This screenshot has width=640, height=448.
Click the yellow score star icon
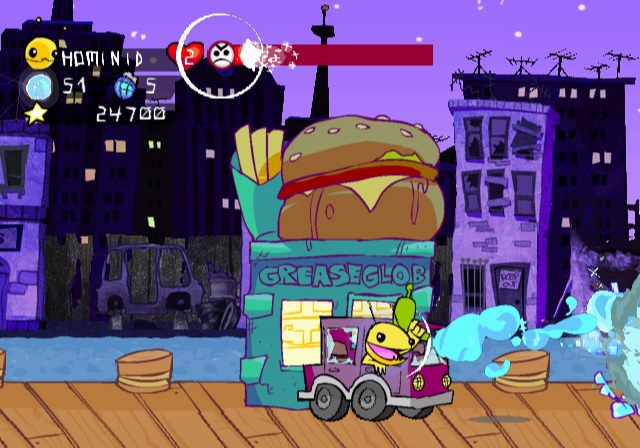37,113
